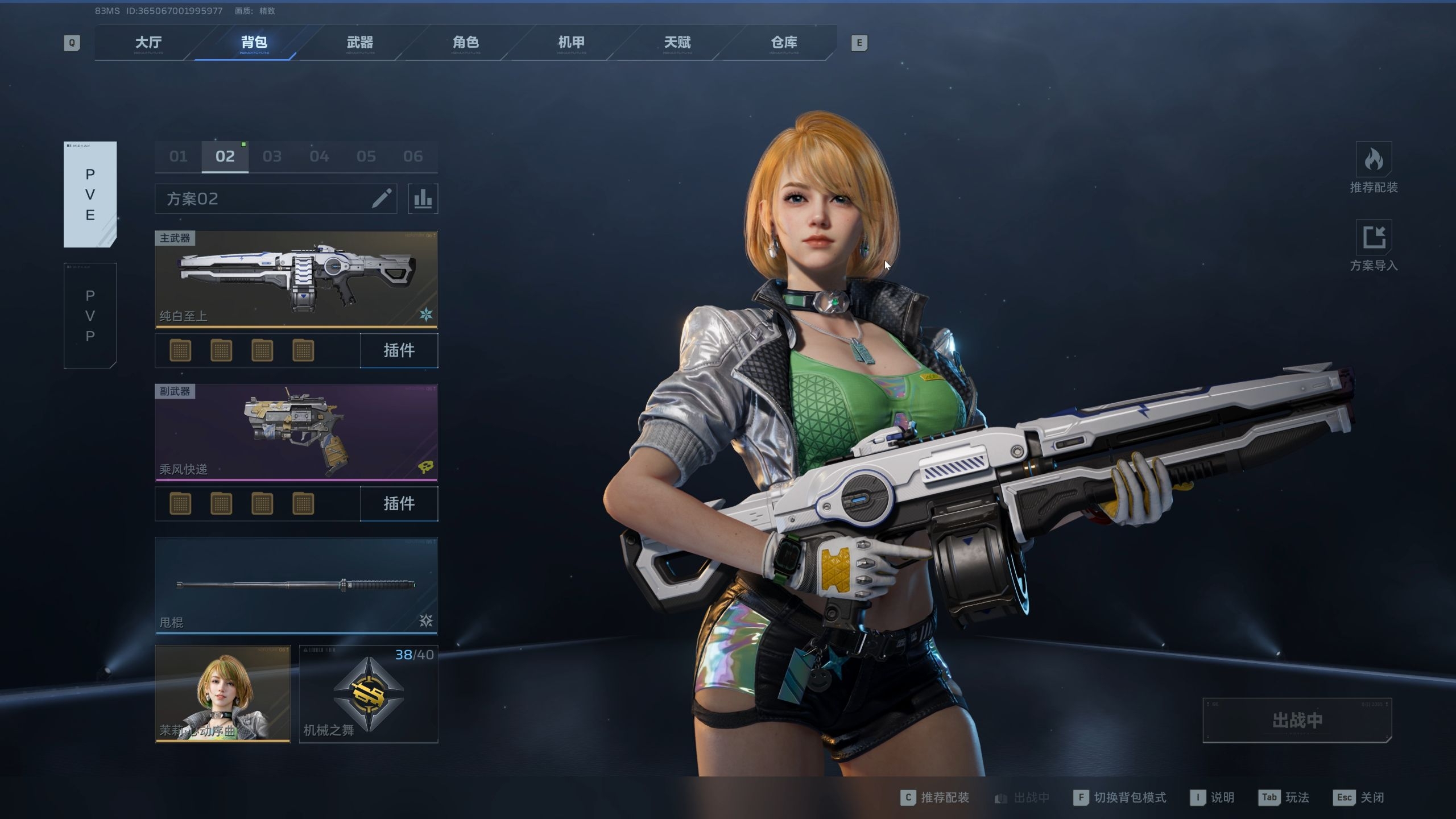Open the 天赋 talent tab
This screenshot has width=1456, height=819.
coord(677,43)
